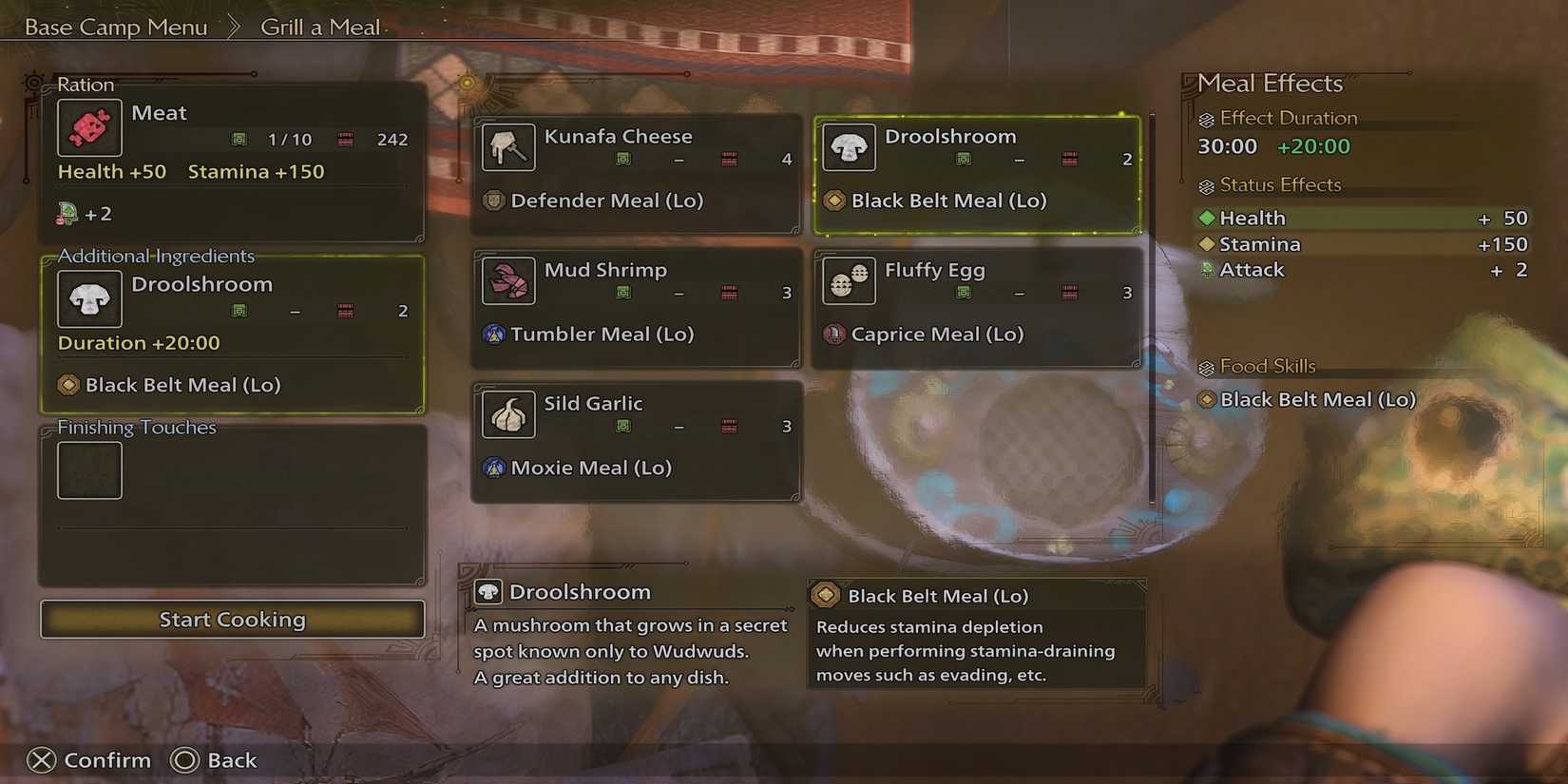Select the Meat ration icon
The height and width of the screenshot is (784, 1568).
click(88, 126)
